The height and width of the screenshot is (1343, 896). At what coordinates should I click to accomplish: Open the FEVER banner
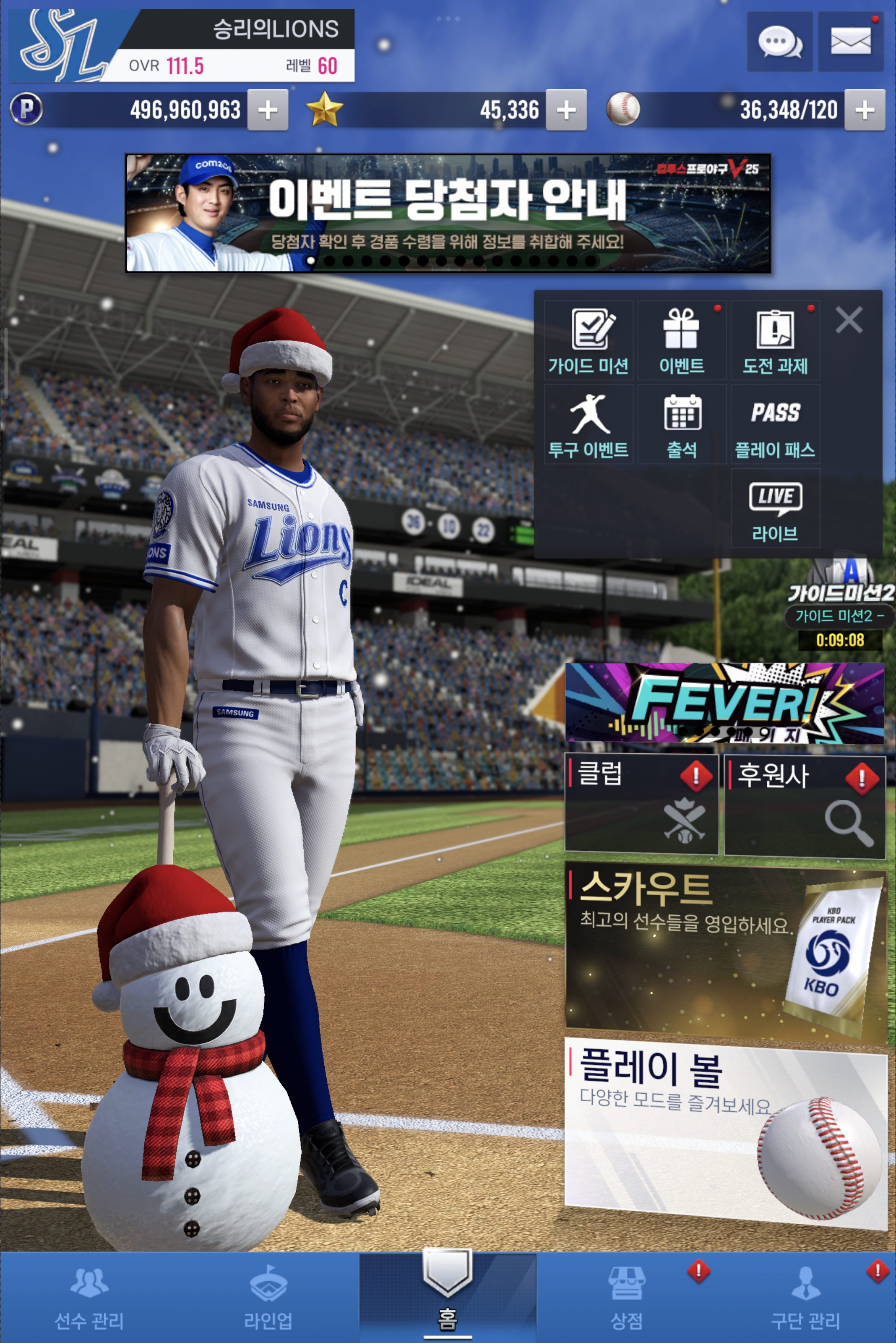tap(724, 703)
